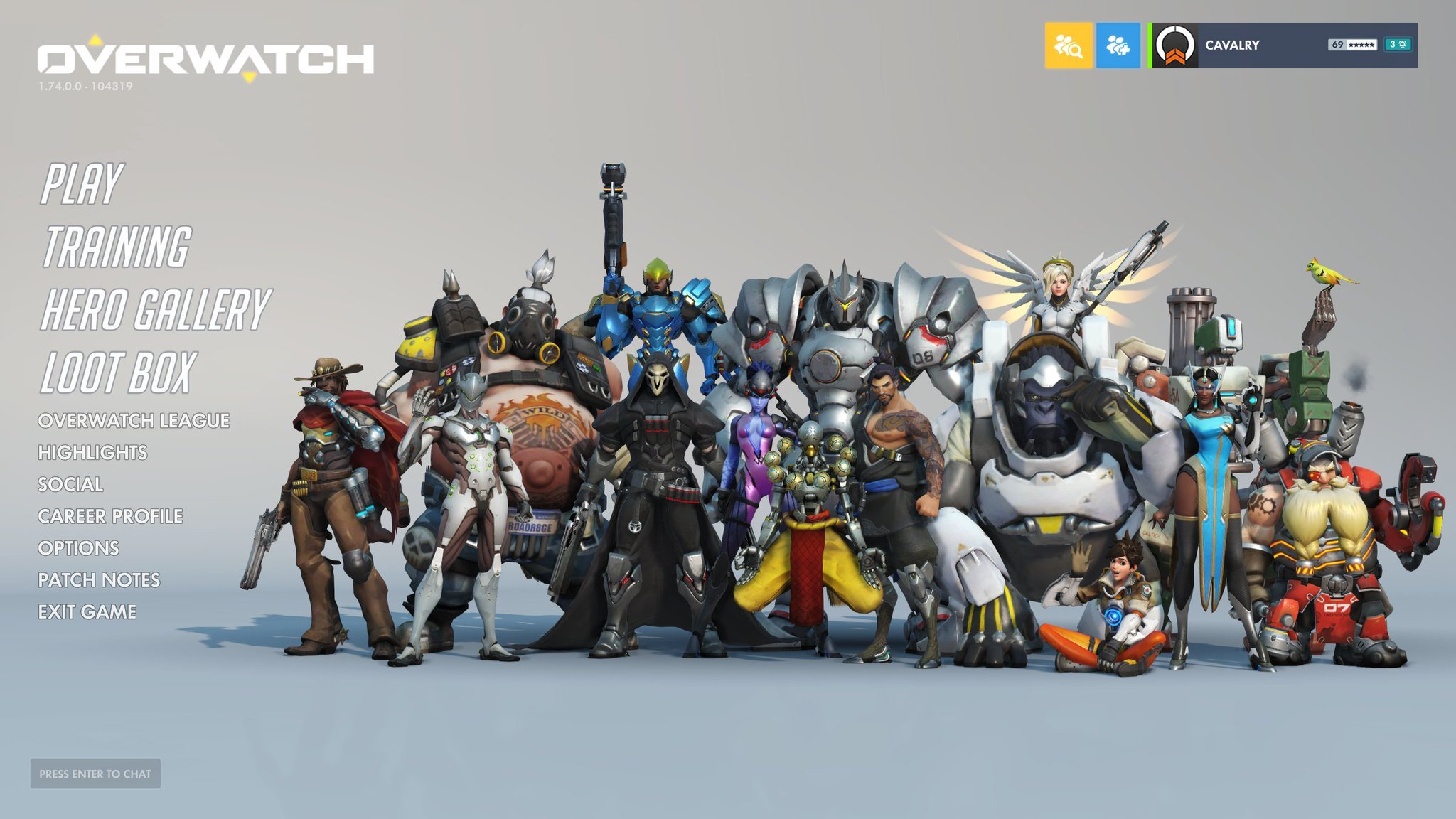Click the yellow Looking for Group icon
This screenshot has width=1456, height=819.
(x=1069, y=45)
